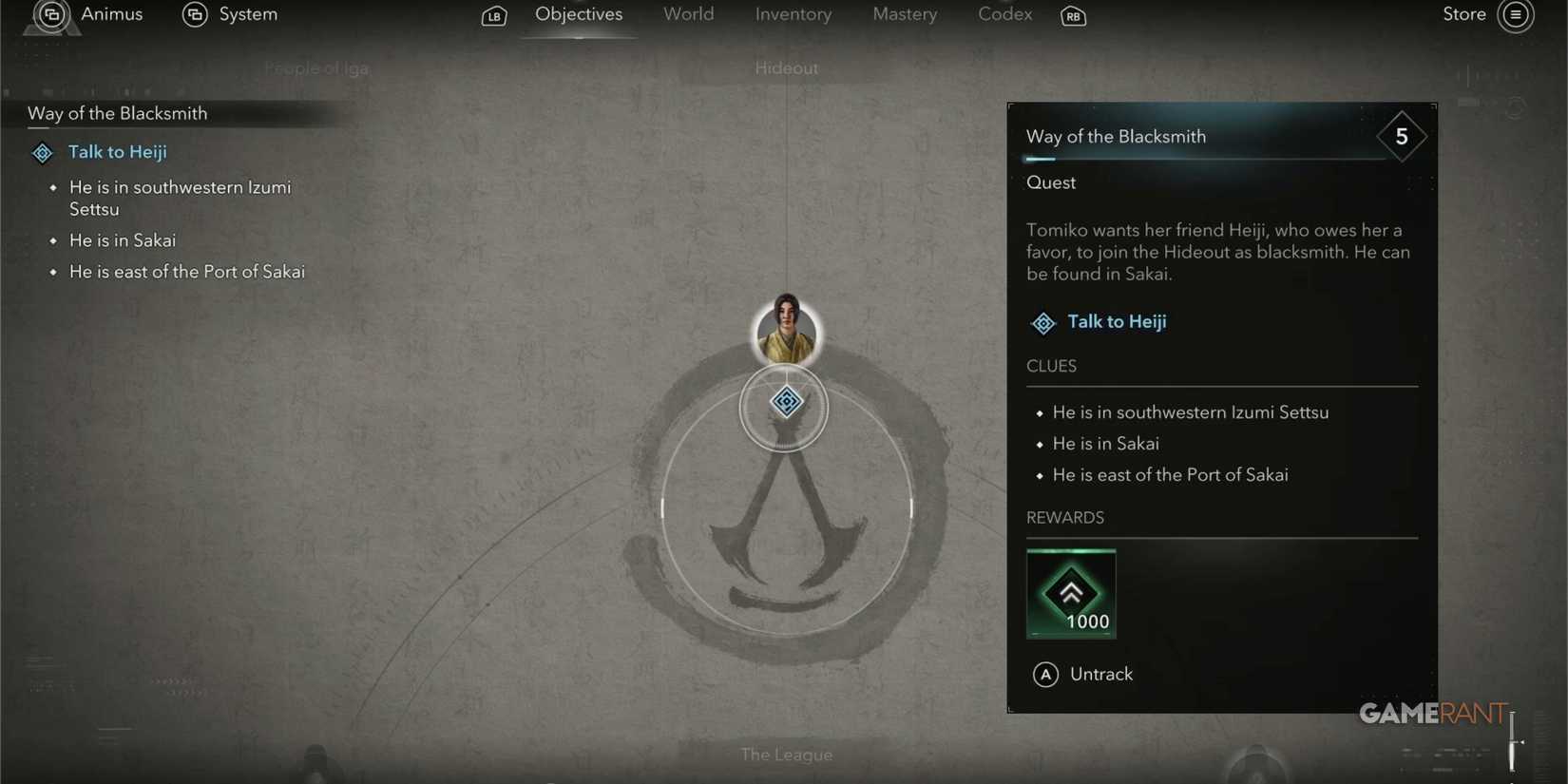
Task: Select the quest level 5 diamond badge
Action: pos(1401,136)
